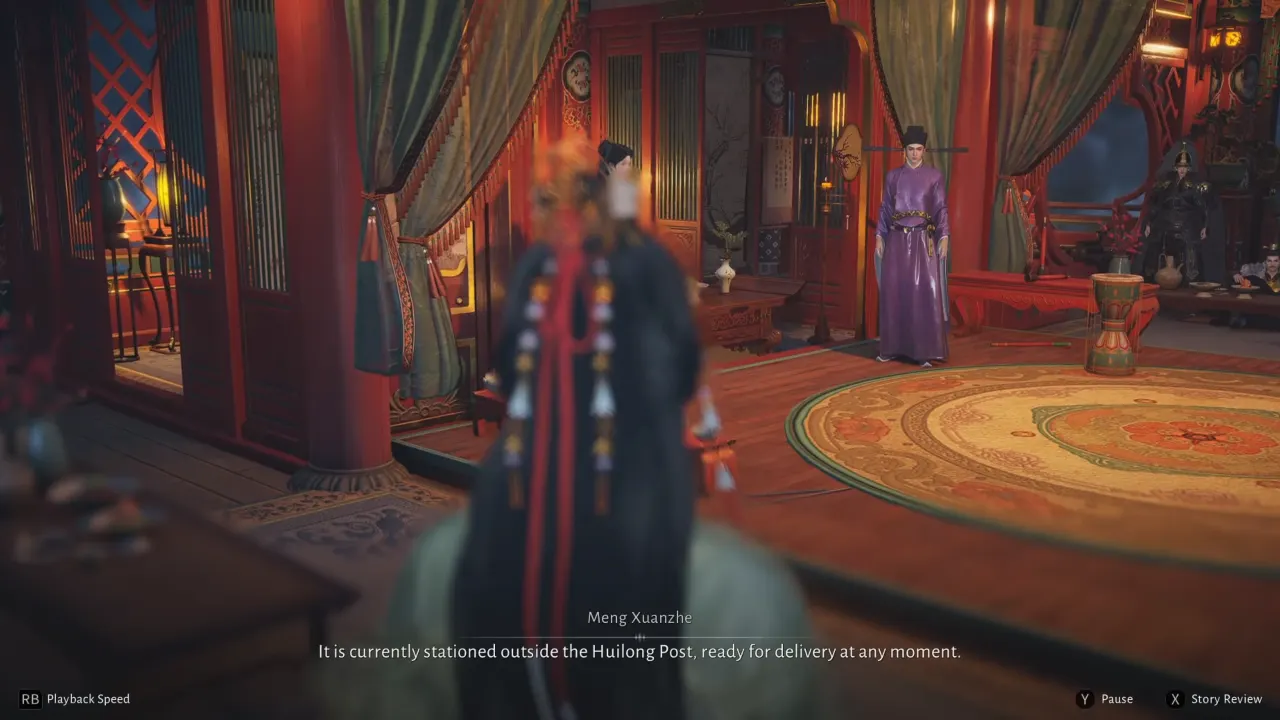Viewport: 1280px width, 720px height.
Task: Click the Story Review icon prompt
Action: pos(1175,699)
